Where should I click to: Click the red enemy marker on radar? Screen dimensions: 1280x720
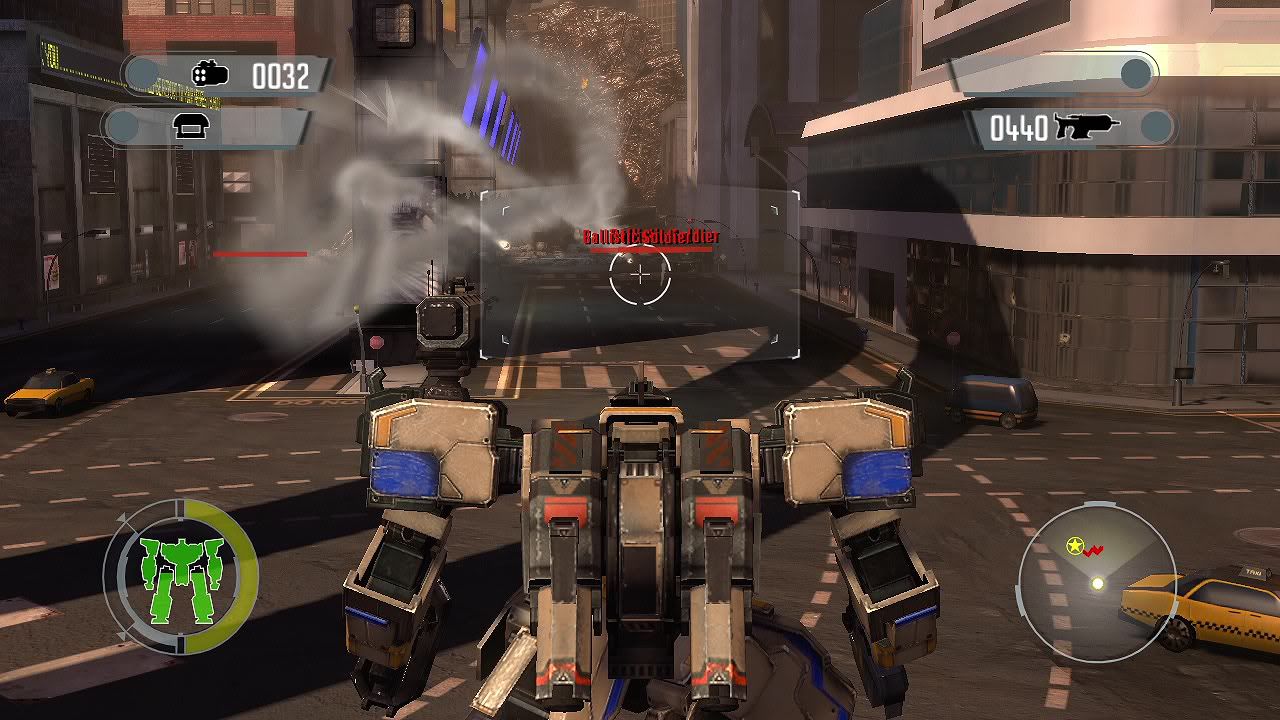1092,550
